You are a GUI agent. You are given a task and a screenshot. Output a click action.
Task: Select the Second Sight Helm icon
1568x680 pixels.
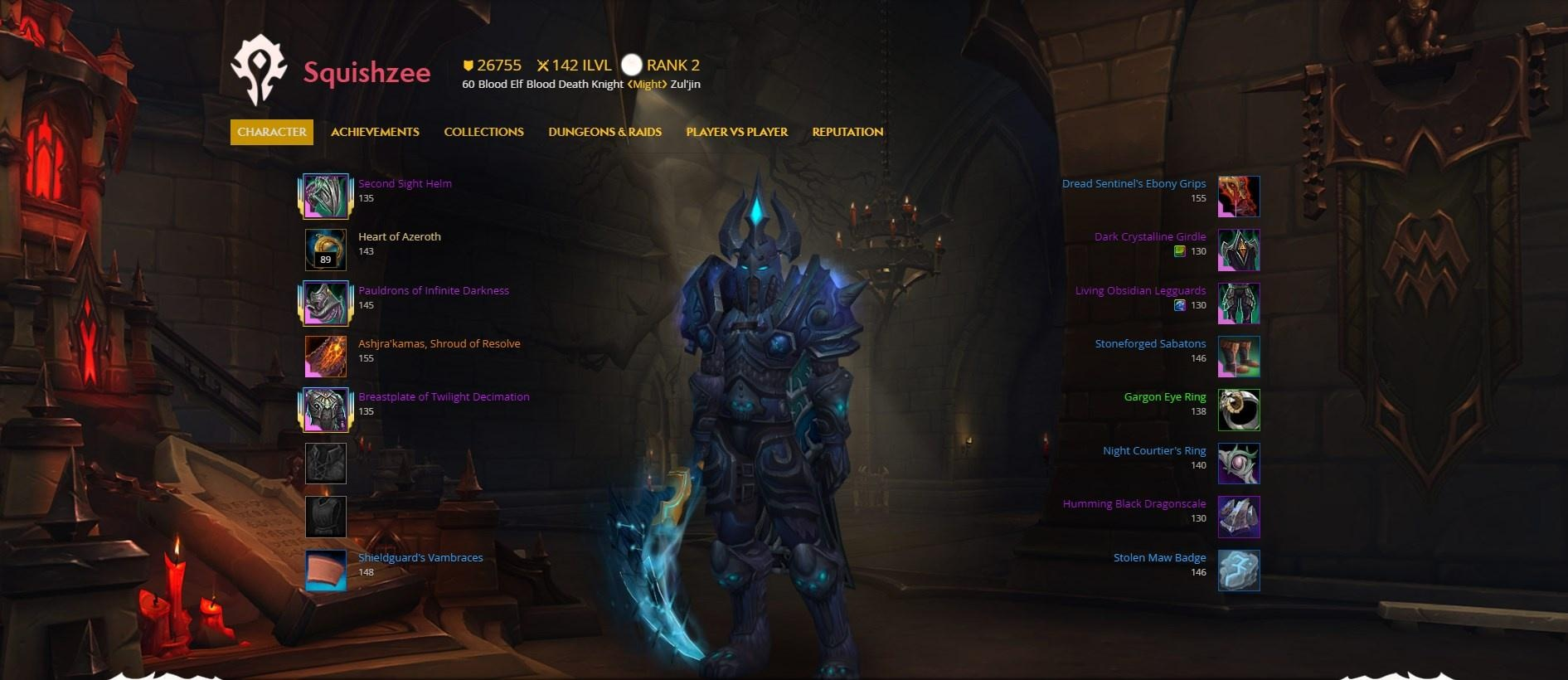pyautogui.click(x=325, y=196)
